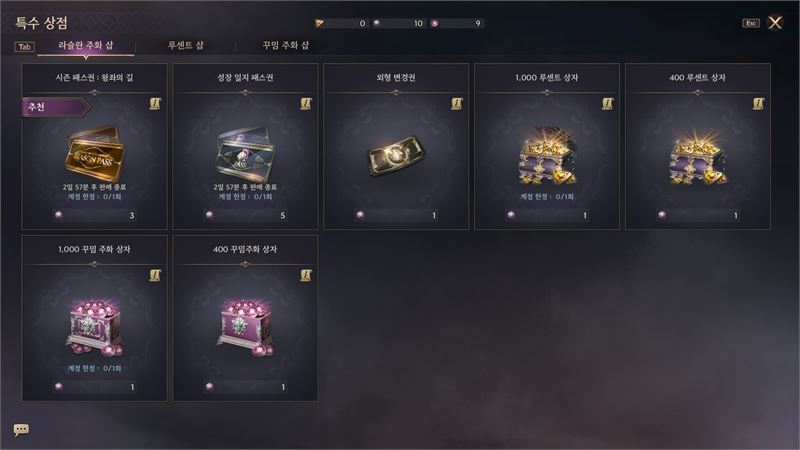Click the price button of 성장 일지 패스권

(245, 215)
